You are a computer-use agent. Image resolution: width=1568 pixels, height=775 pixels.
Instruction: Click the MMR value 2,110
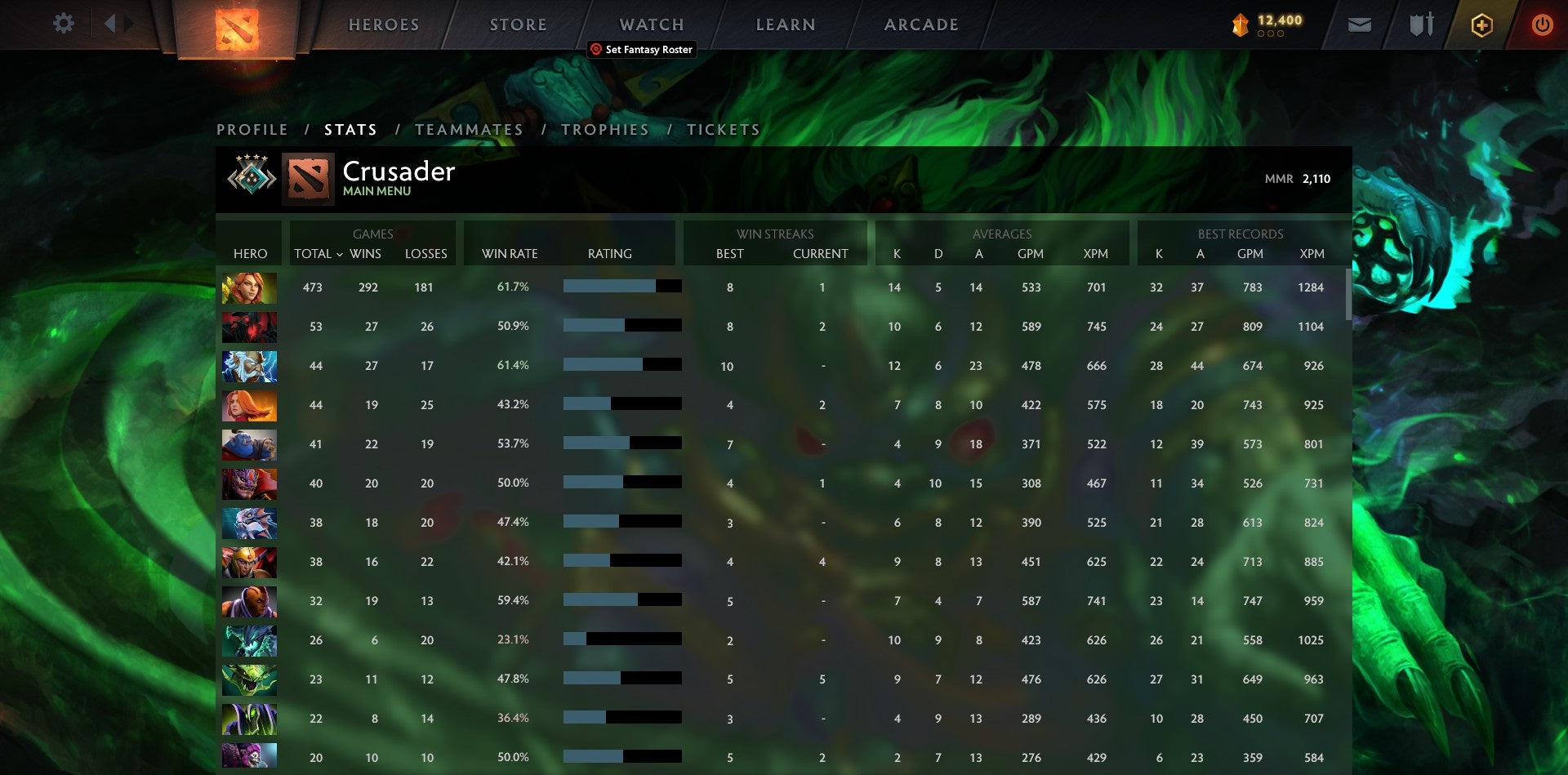coord(1315,177)
